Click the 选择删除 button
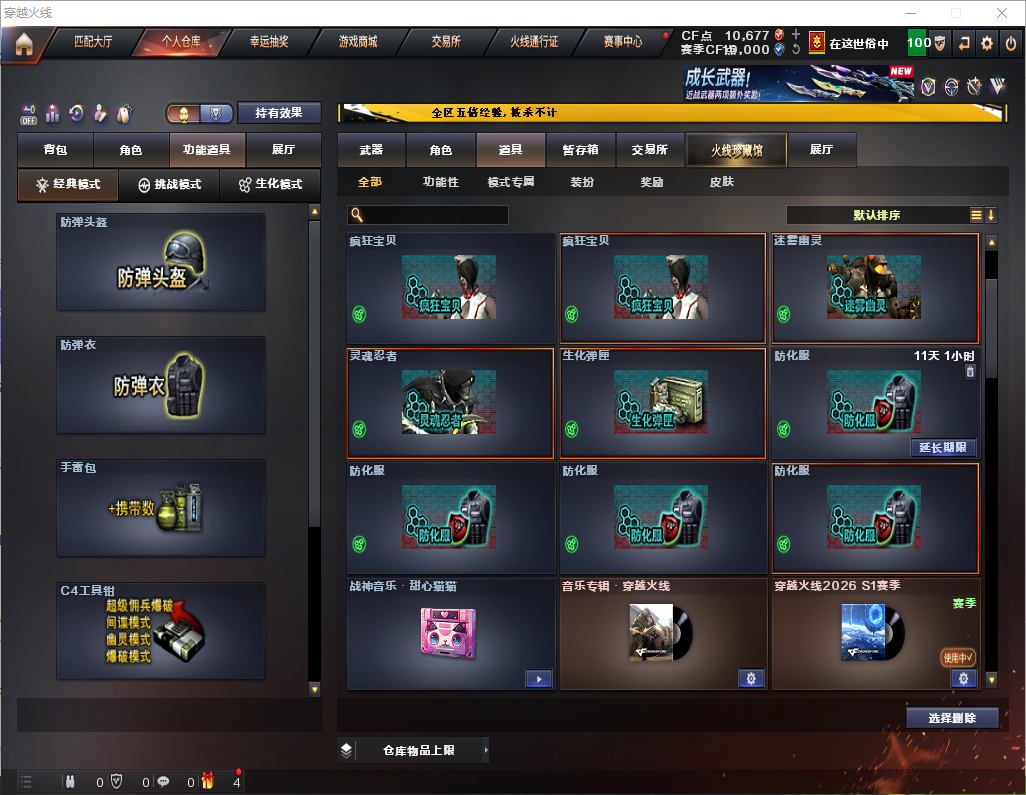Screen dimensions: 1026x795 952,718
